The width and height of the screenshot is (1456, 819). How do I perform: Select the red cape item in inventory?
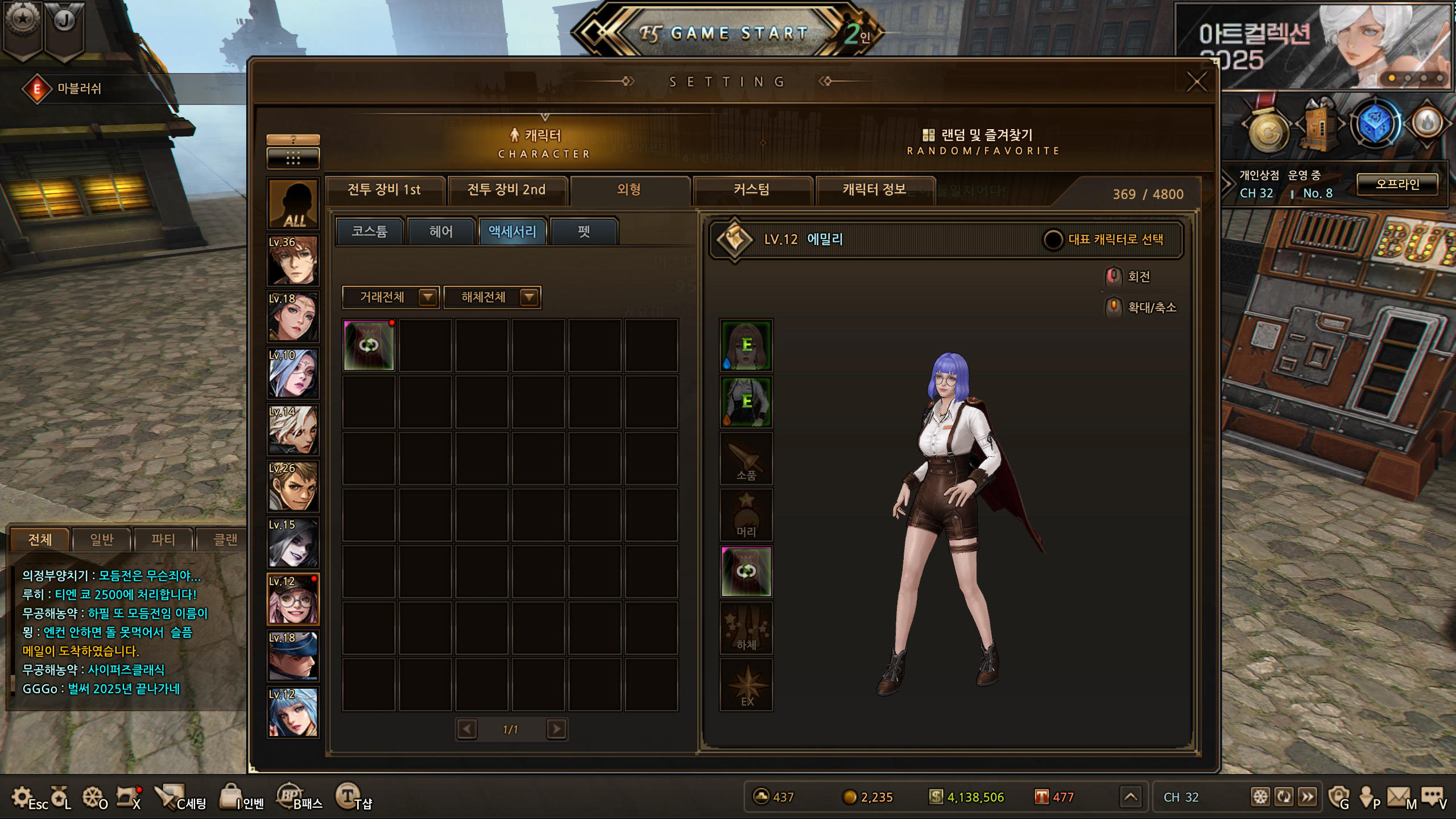(369, 345)
